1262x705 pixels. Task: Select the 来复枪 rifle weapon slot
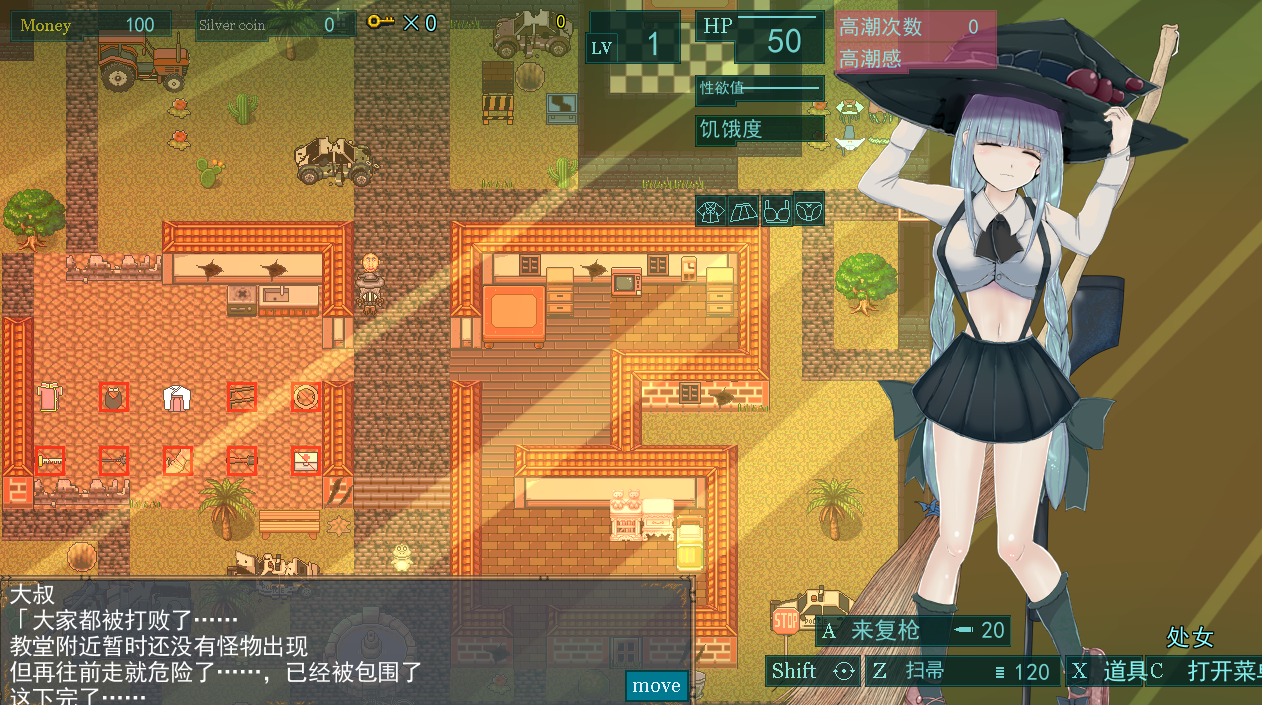(x=912, y=631)
